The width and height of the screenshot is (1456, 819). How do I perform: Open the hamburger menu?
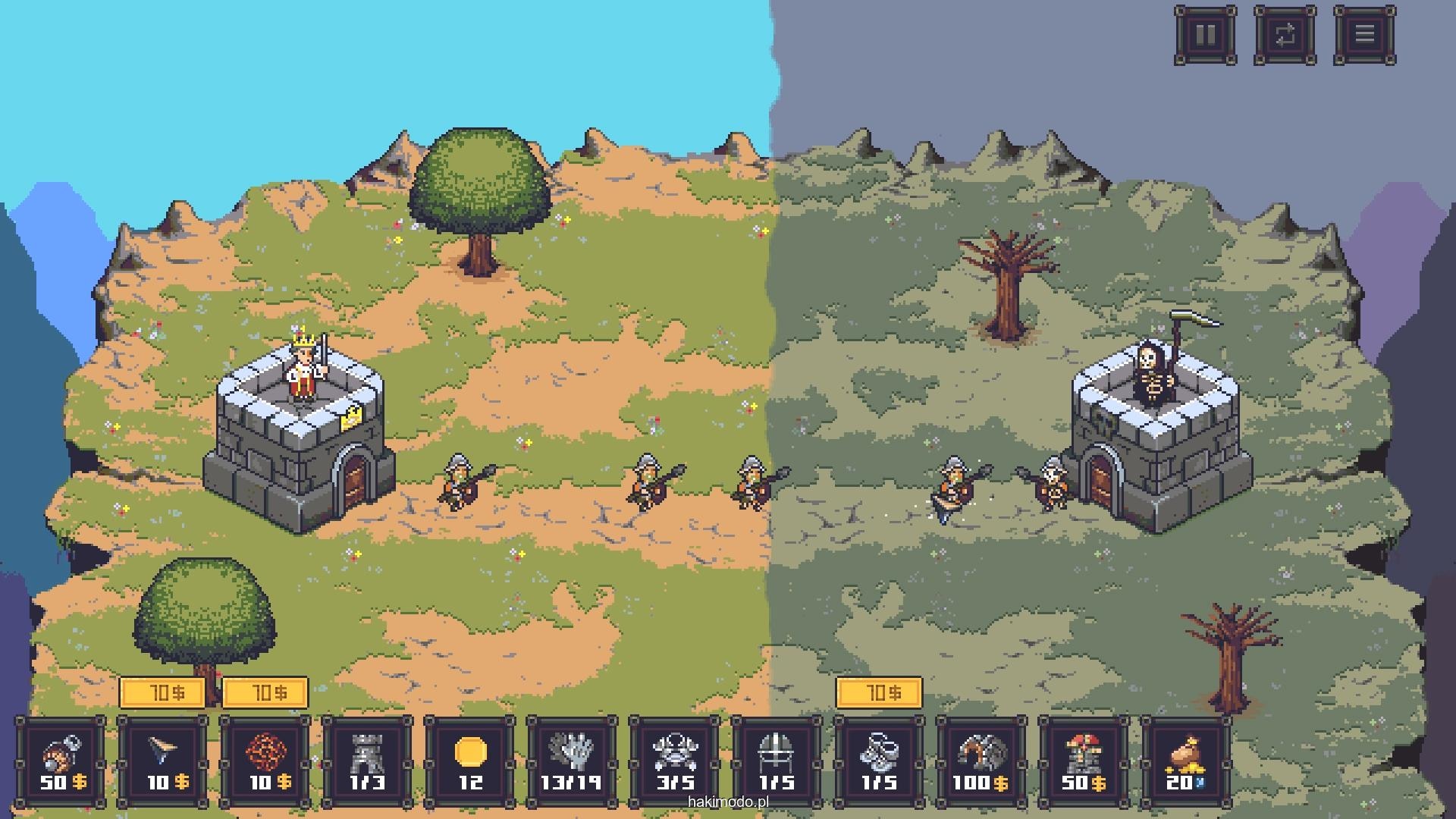[1364, 35]
